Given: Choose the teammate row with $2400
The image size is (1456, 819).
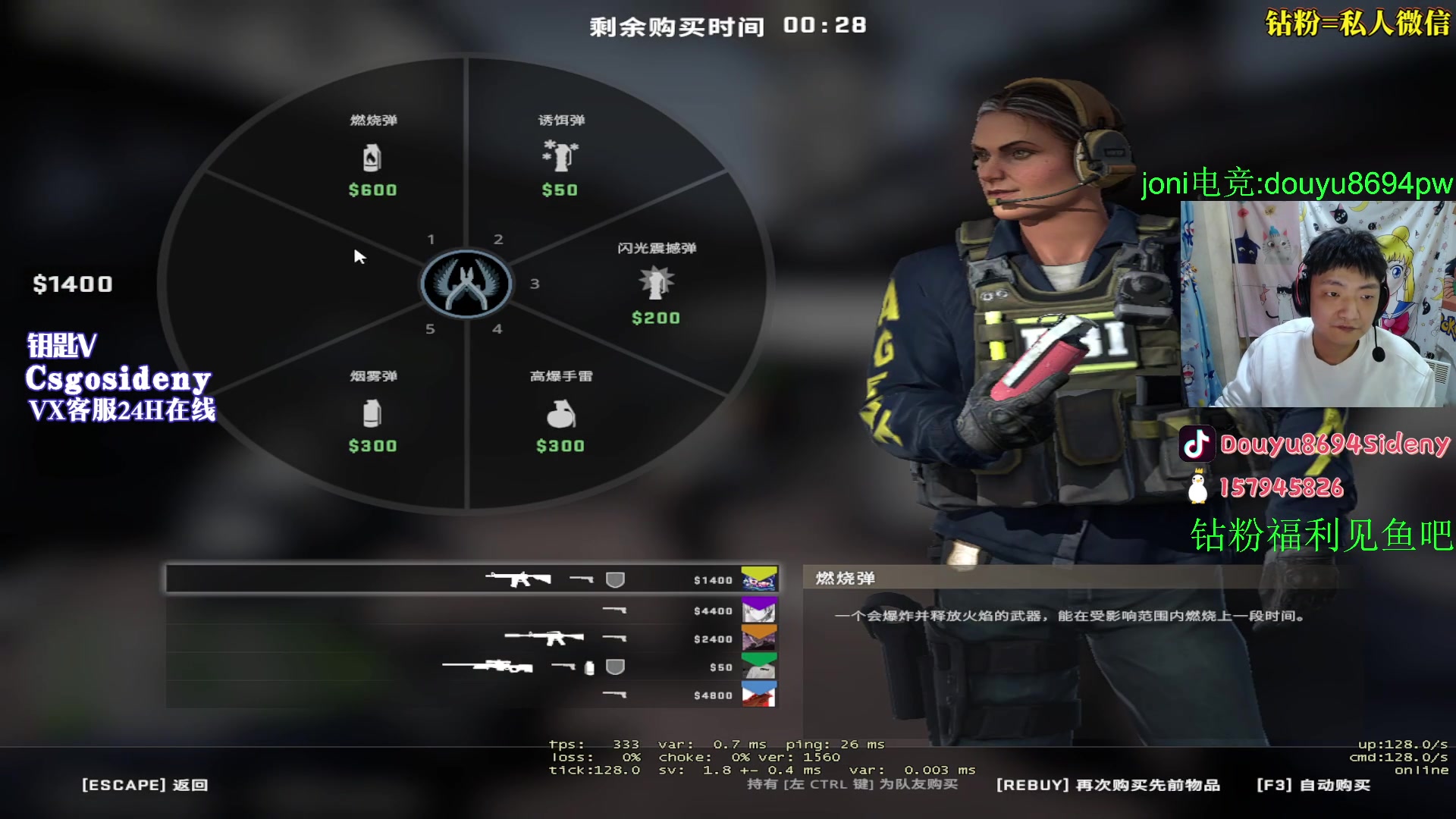Looking at the screenshot, I should [x=472, y=639].
